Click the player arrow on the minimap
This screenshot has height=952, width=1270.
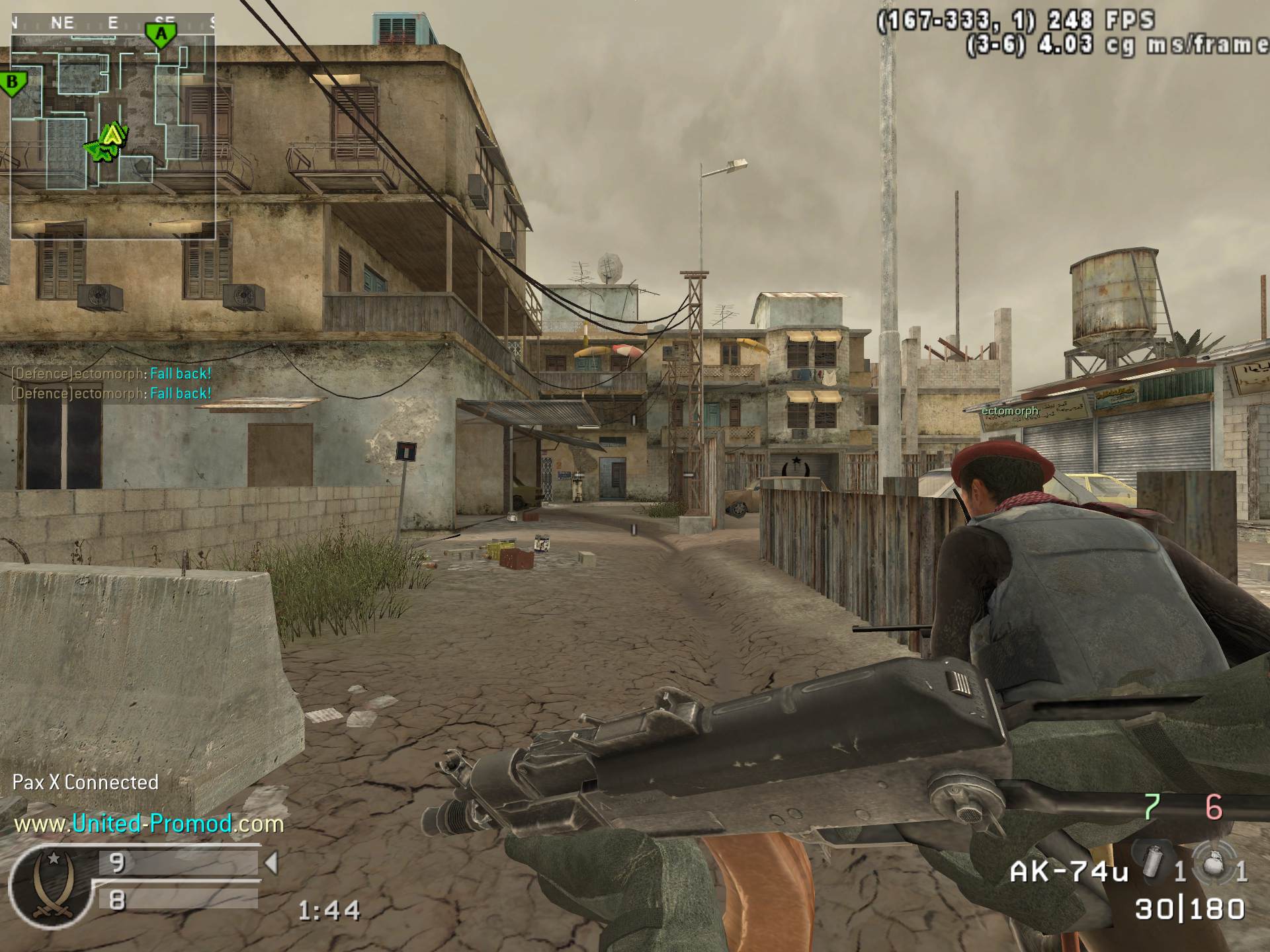tap(113, 136)
